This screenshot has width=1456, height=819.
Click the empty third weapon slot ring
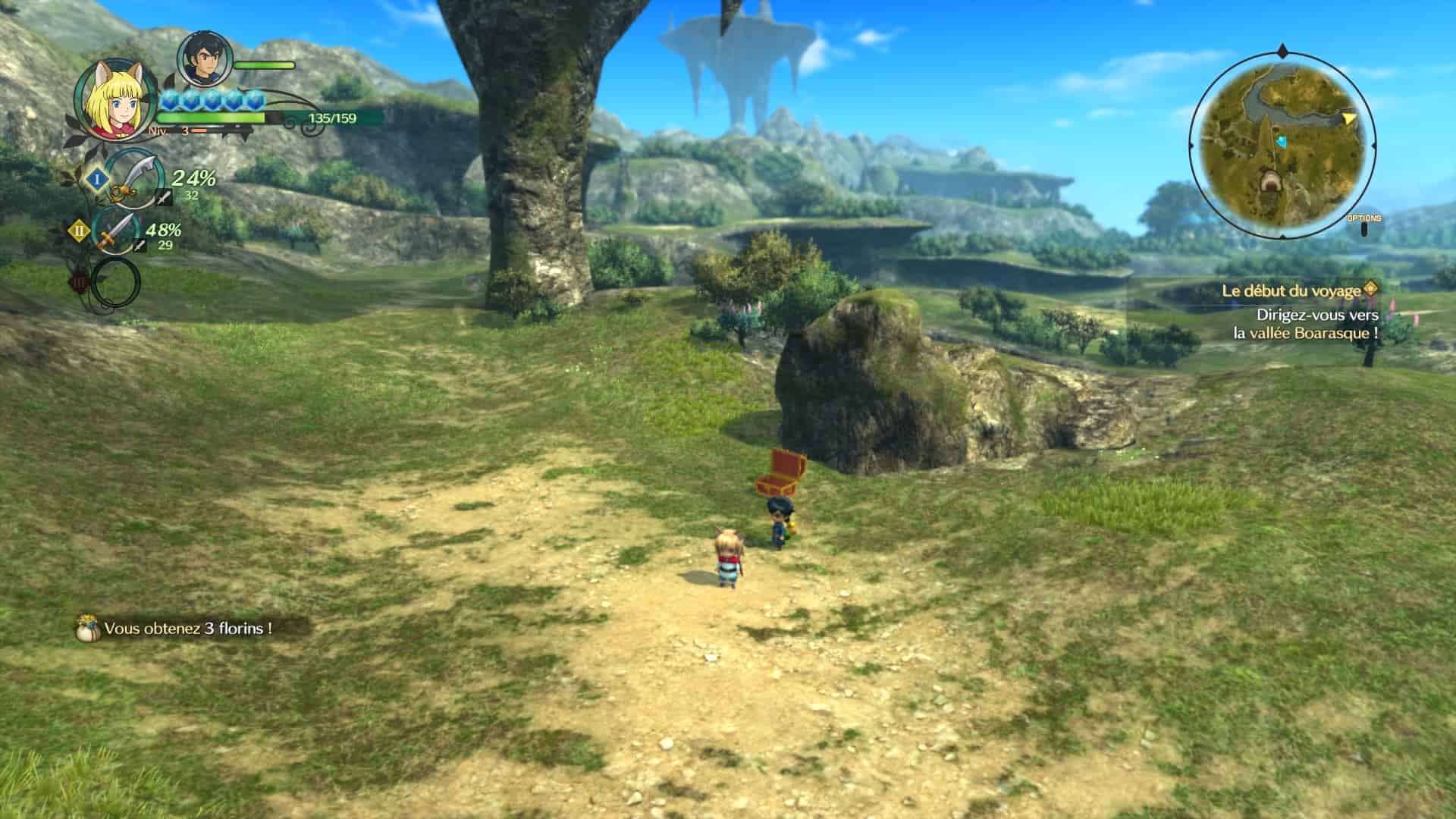pyautogui.click(x=115, y=282)
